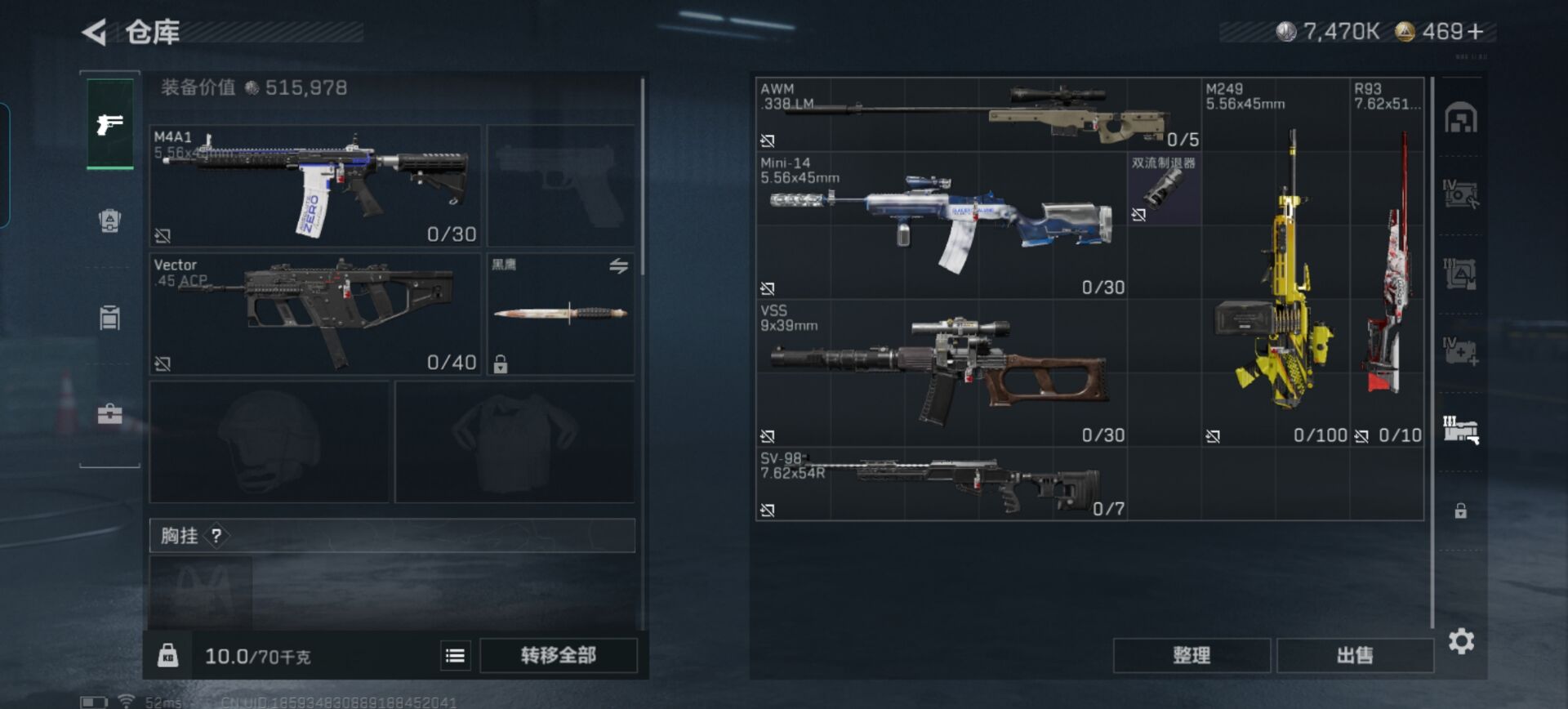The image size is (1568, 709).
Task: Open storage settings gear icon
Action: pos(1461,641)
